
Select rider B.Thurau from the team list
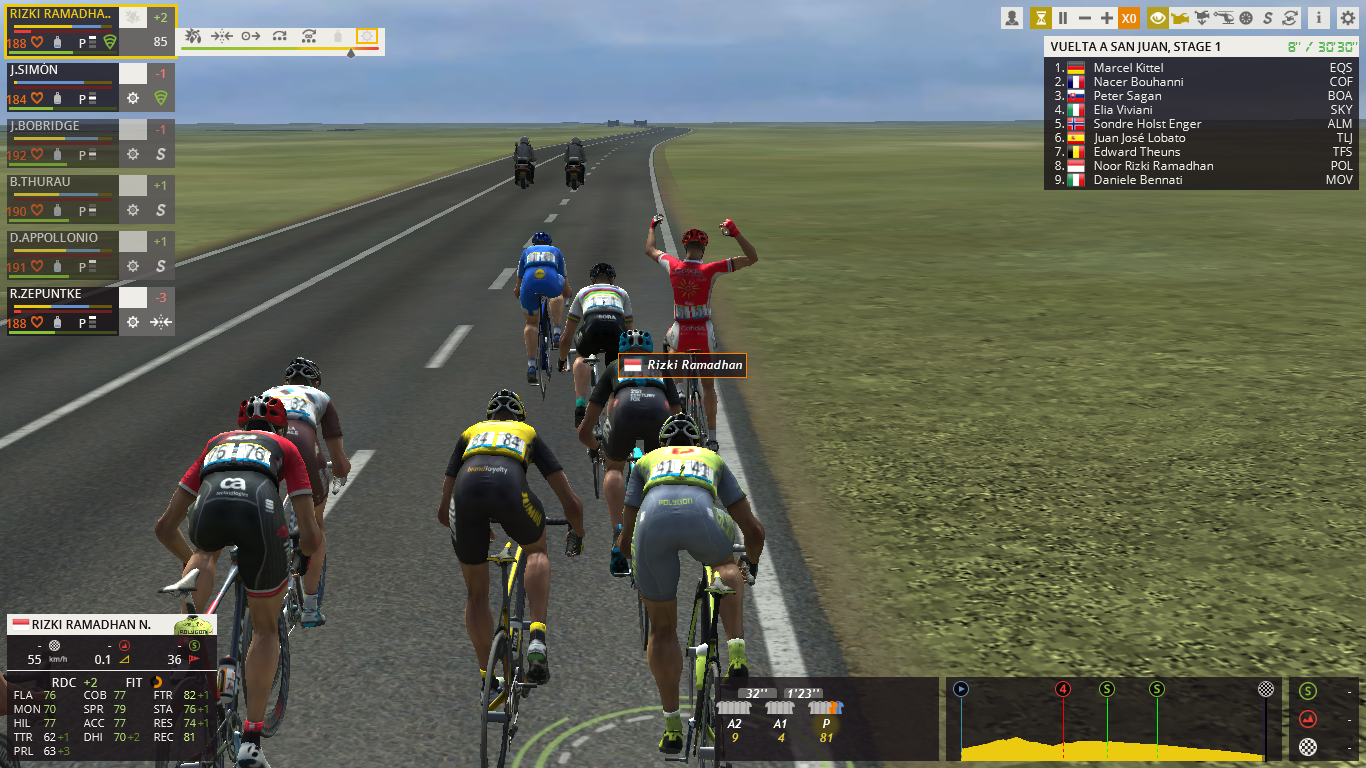click(x=62, y=183)
